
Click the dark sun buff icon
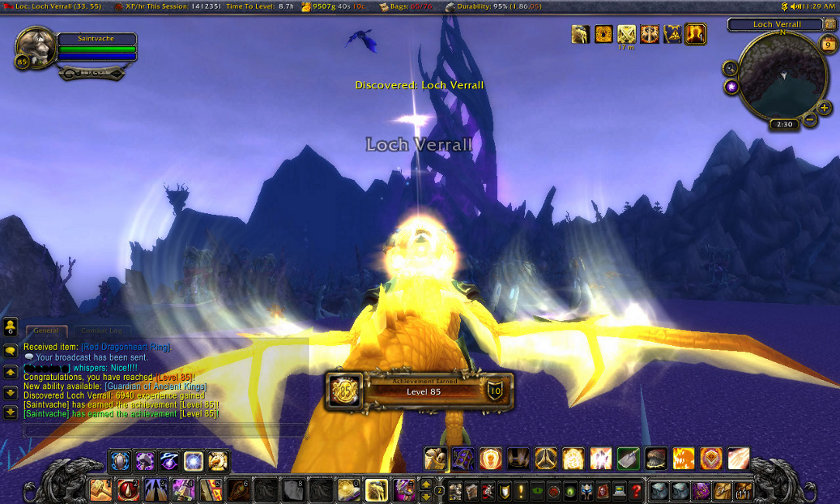point(604,34)
